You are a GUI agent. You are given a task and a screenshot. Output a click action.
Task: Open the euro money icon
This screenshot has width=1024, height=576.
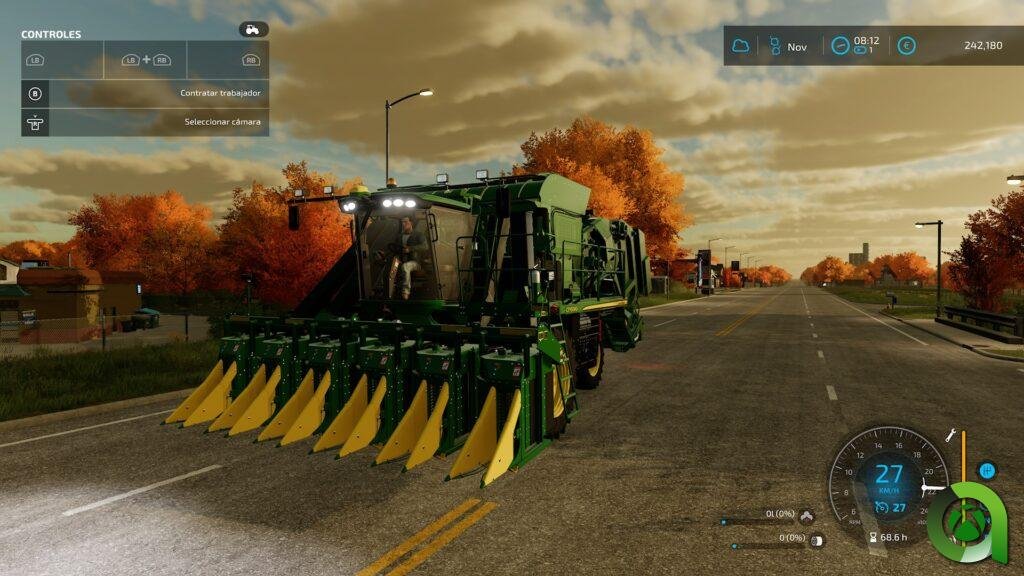[906, 46]
